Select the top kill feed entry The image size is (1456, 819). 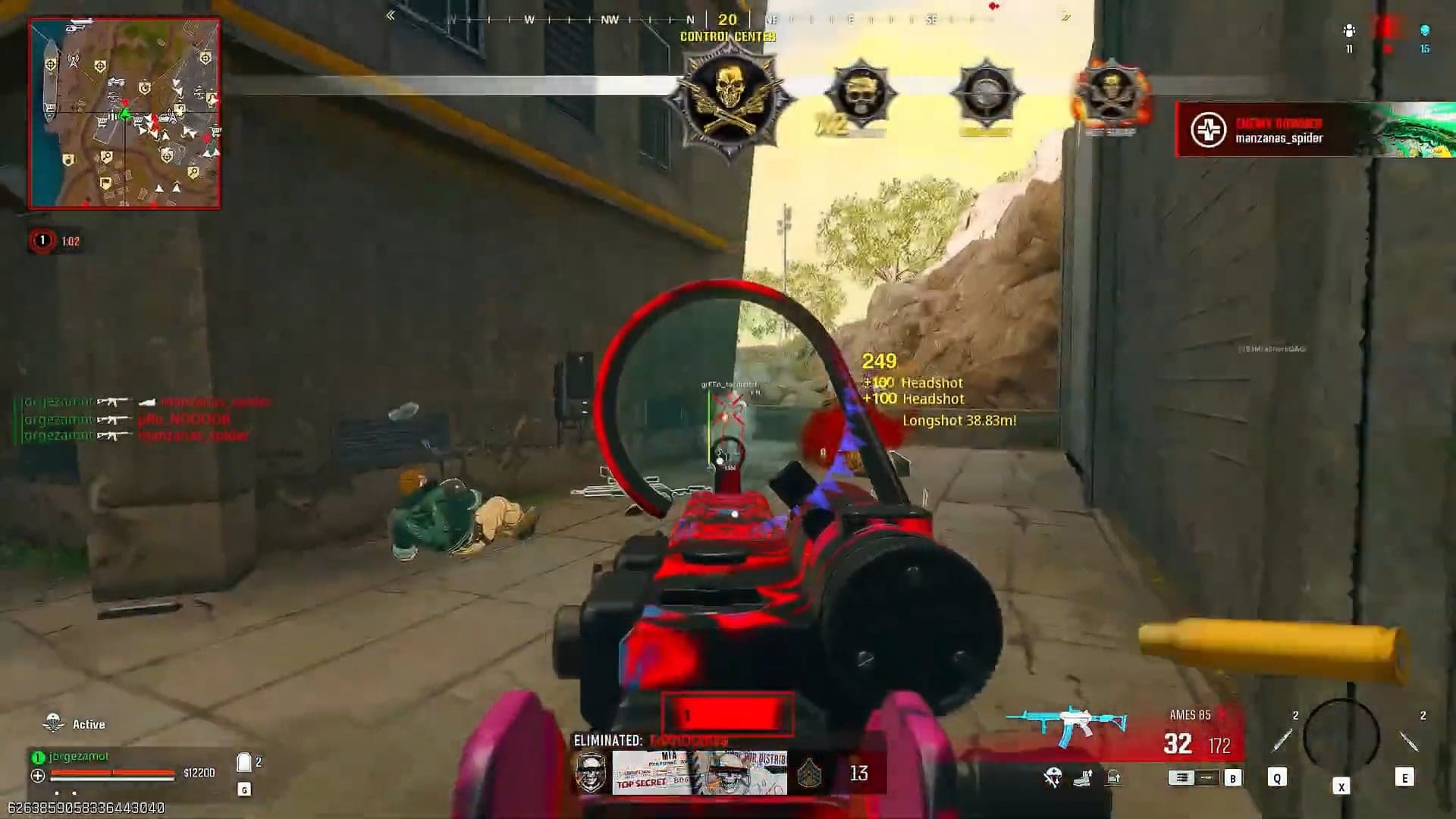point(144,402)
